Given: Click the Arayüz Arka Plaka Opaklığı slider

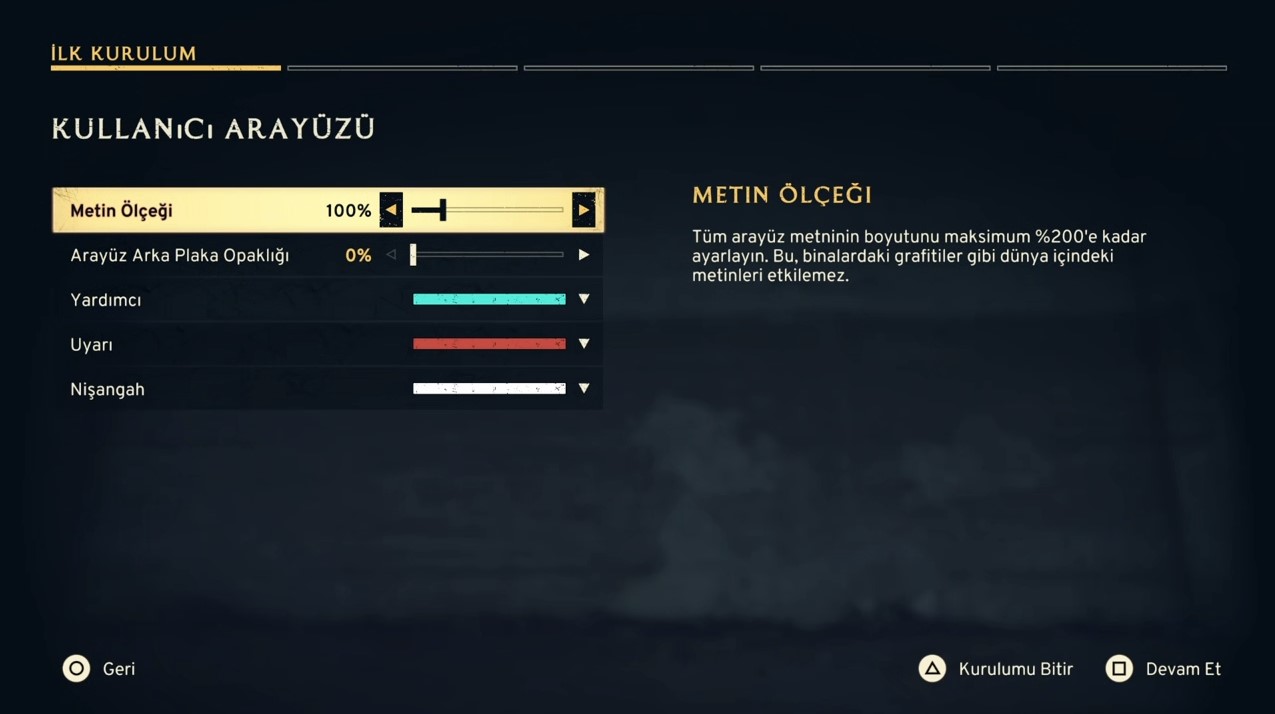Looking at the screenshot, I should coord(488,255).
